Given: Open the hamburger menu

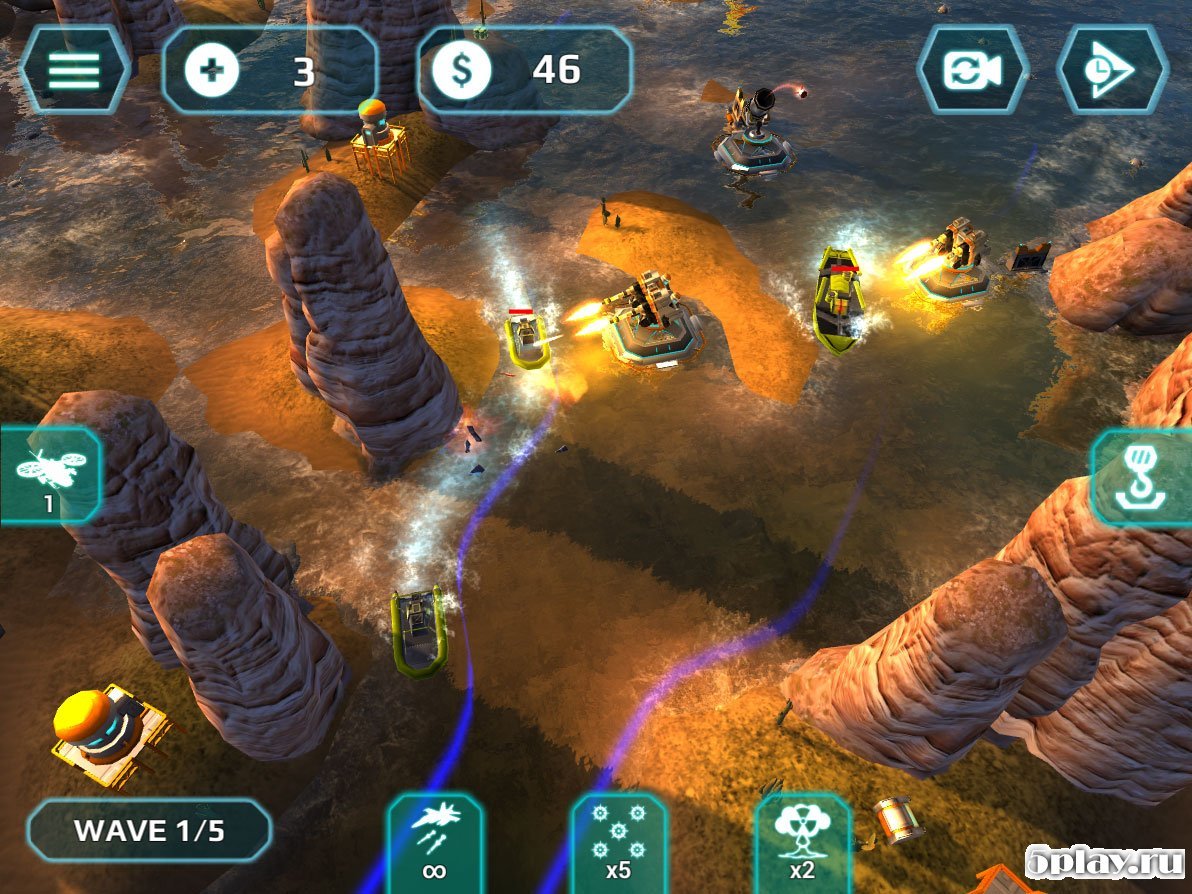Looking at the screenshot, I should (74, 69).
